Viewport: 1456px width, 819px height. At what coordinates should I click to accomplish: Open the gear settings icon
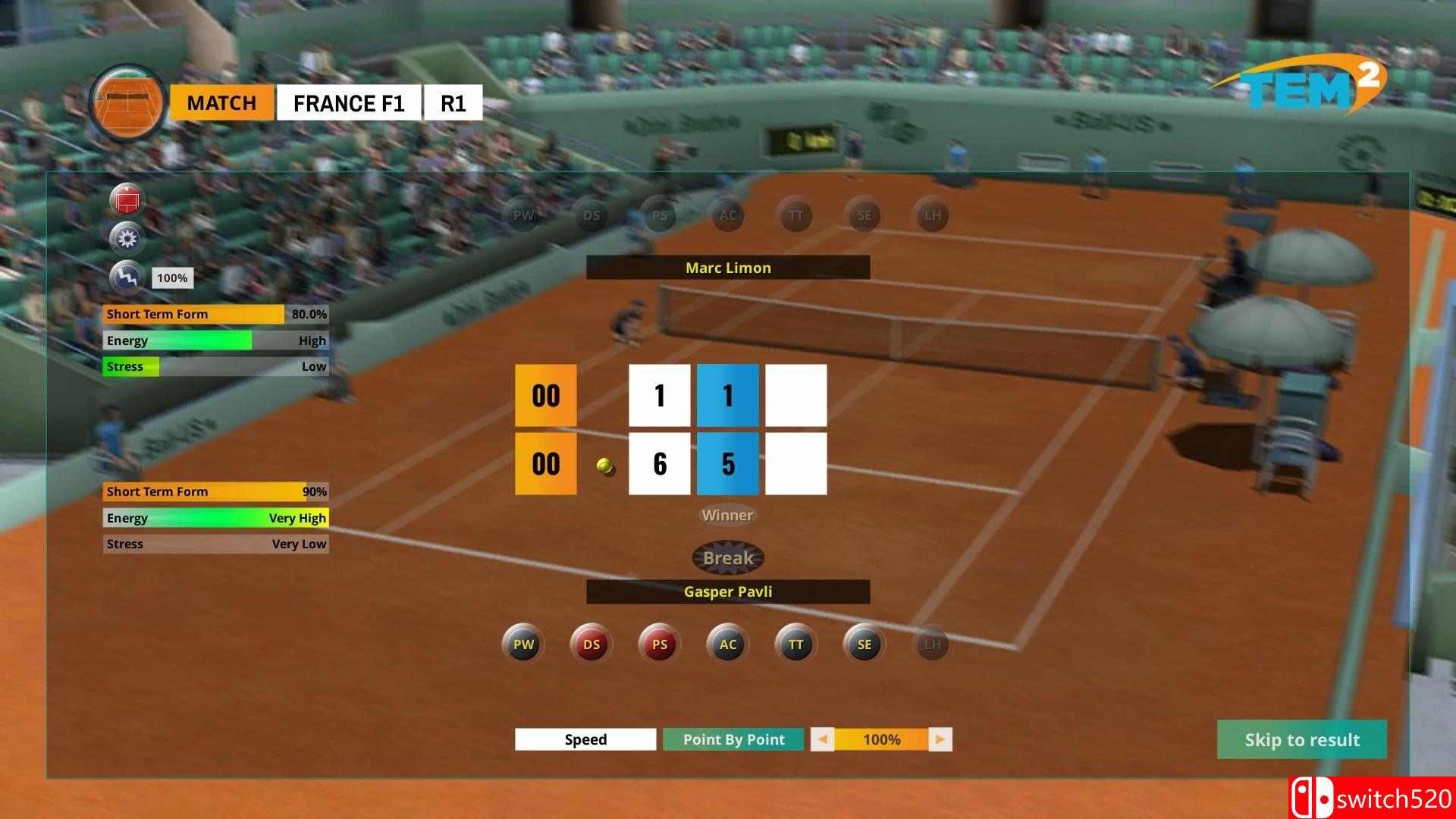[x=127, y=239]
